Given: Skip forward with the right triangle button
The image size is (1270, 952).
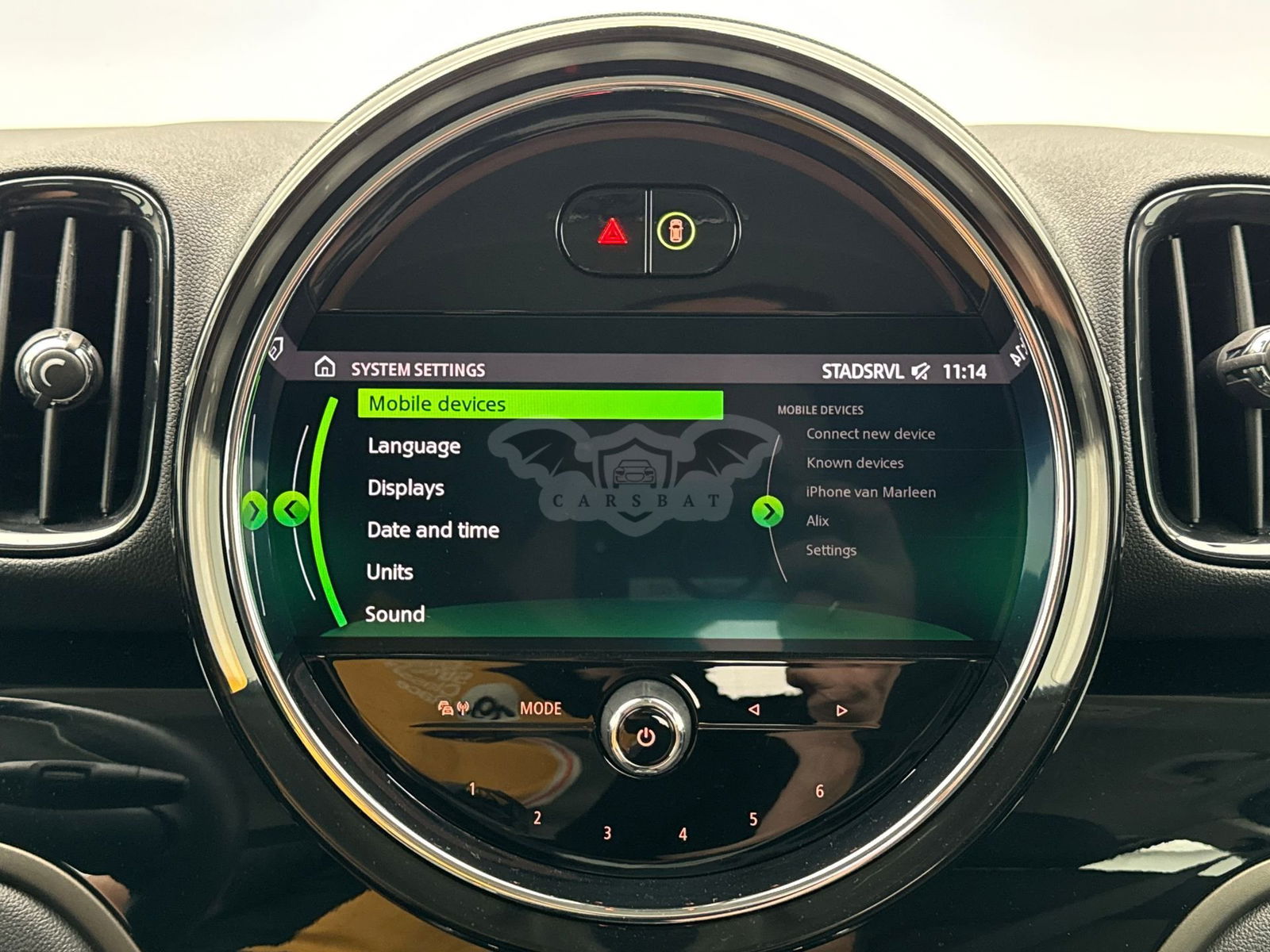Looking at the screenshot, I should click(841, 710).
